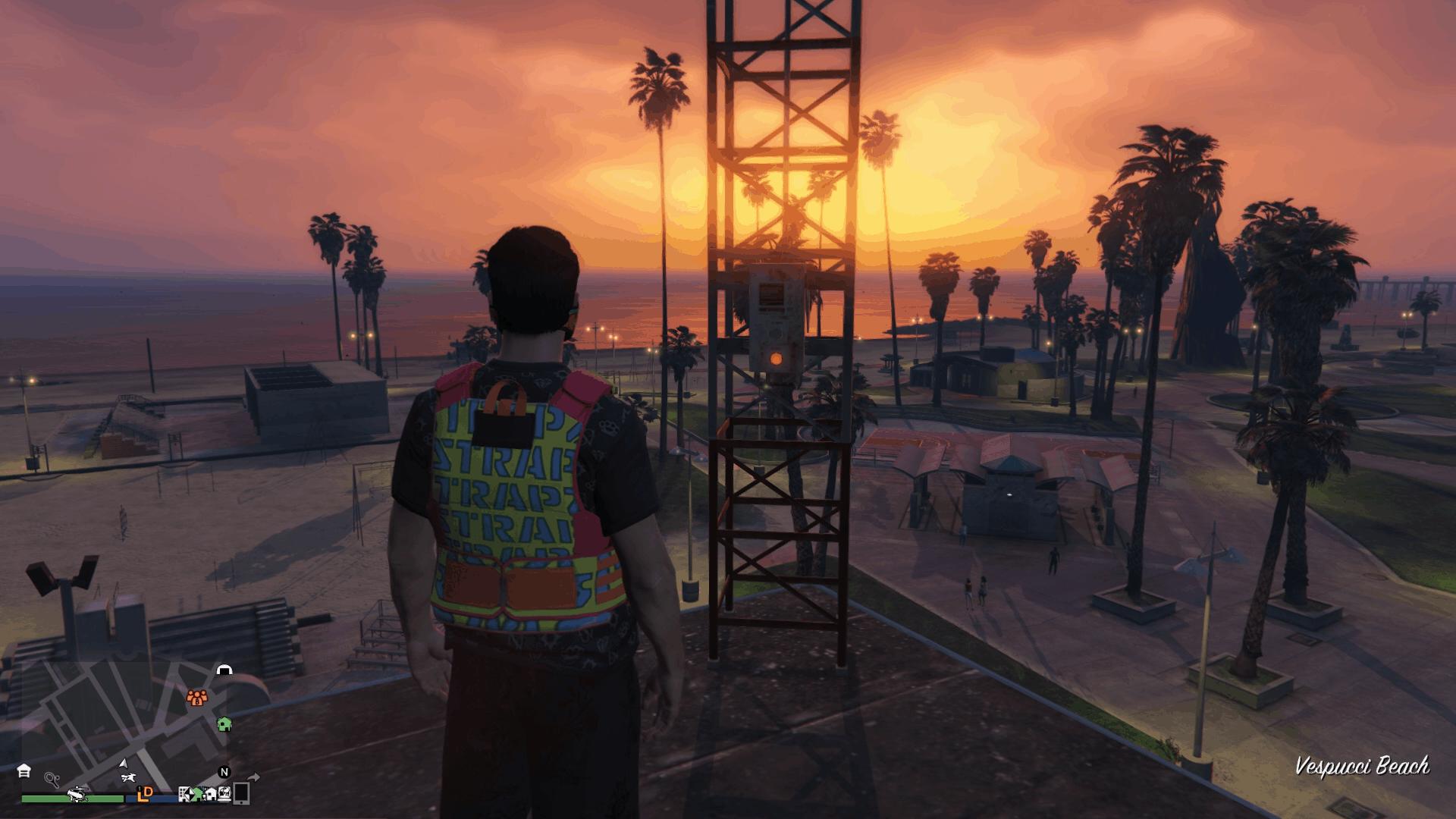The width and height of the screenshot is (1456, 819).
Task: Select the green house blip on minimap
Action: (224, 724)
